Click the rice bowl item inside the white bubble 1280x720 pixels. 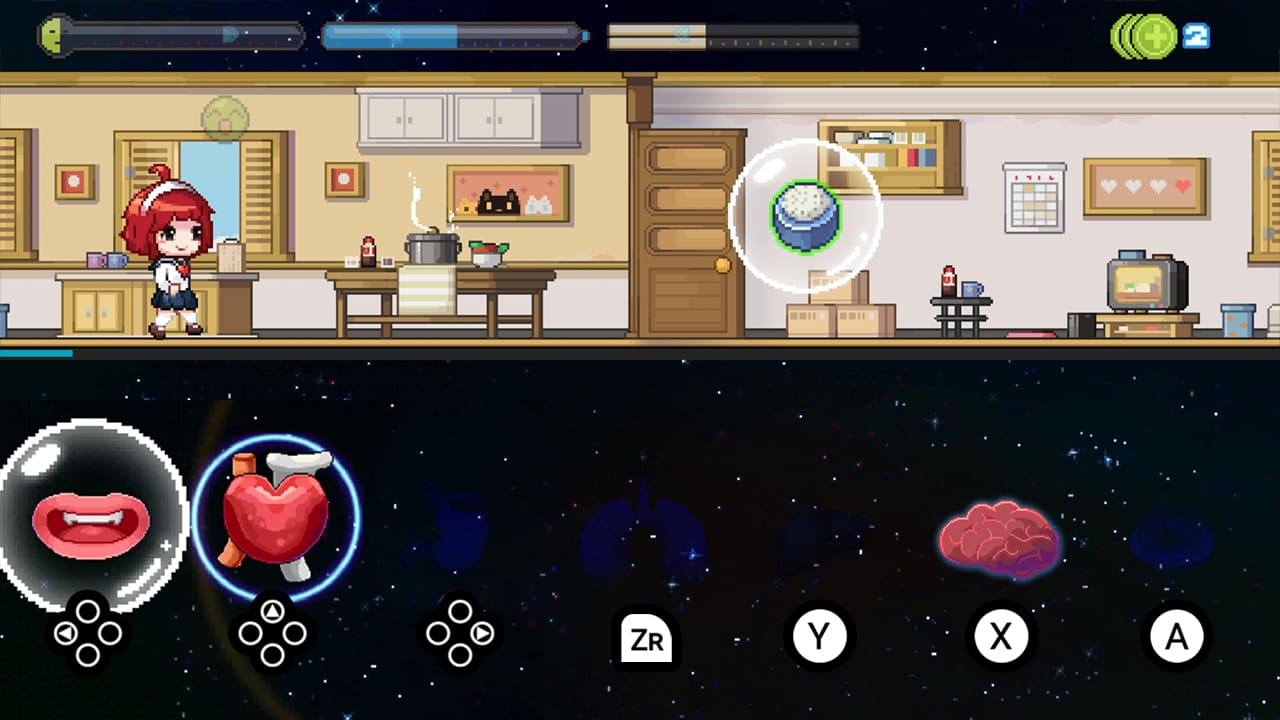(x=806, y=218)
